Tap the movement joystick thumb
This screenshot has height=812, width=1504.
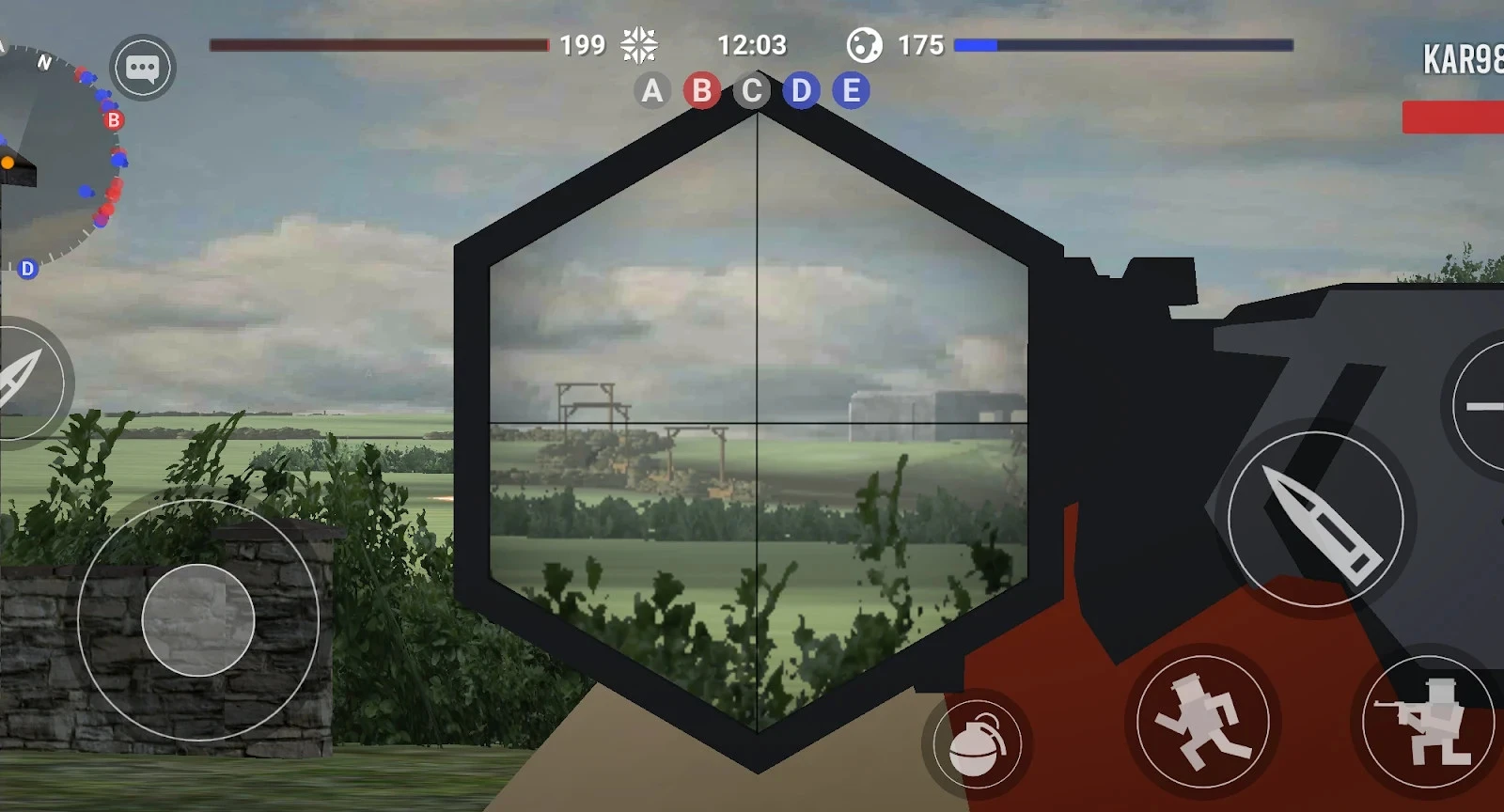tap(197, 620)
